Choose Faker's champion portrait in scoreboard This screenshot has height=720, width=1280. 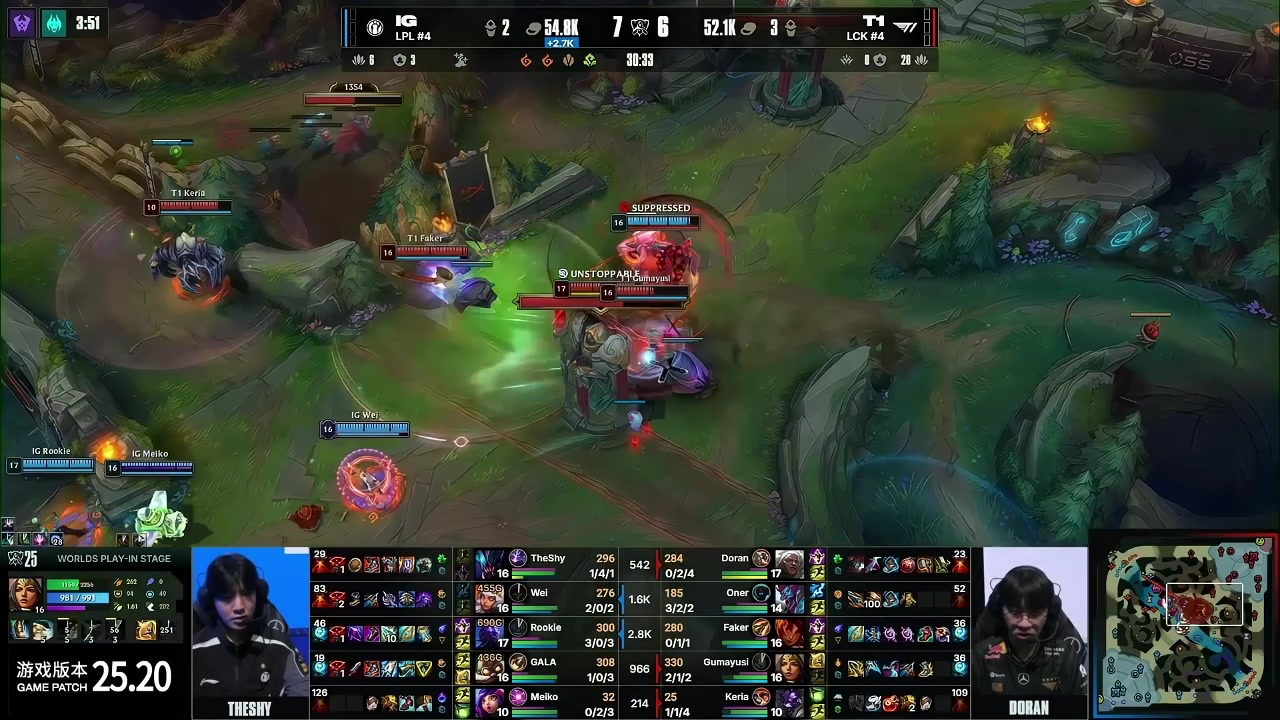coord(789,634)
